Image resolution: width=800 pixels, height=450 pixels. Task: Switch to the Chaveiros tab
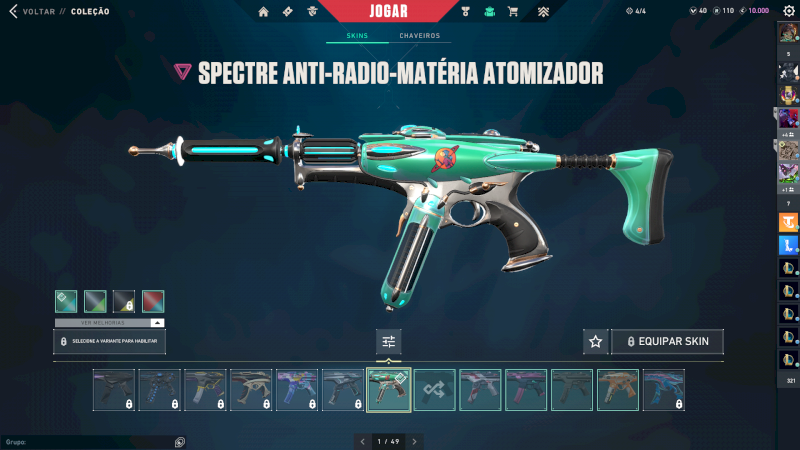(x=419, y=36)
